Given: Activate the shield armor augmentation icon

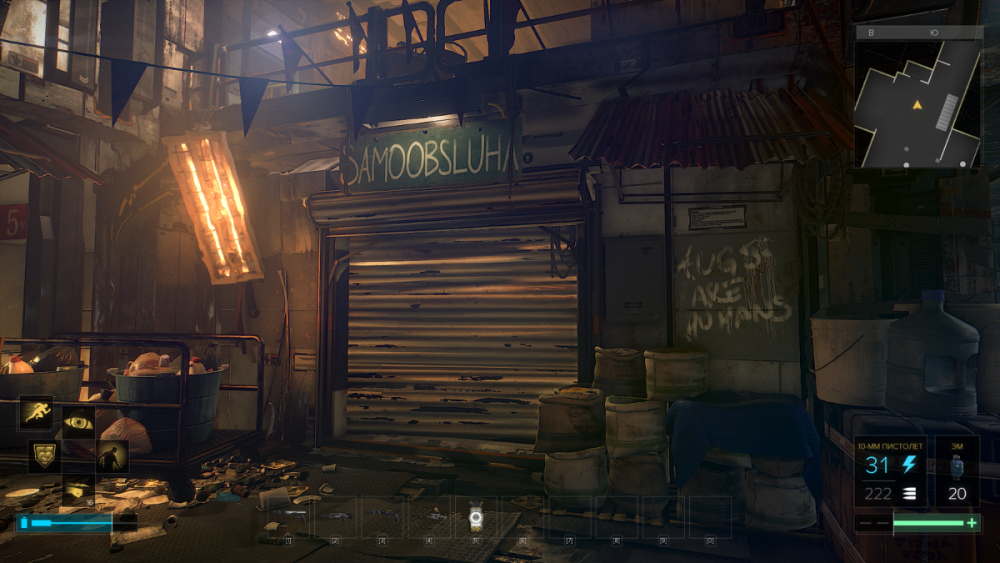Looking at the screenshot, I should [43, 455].
